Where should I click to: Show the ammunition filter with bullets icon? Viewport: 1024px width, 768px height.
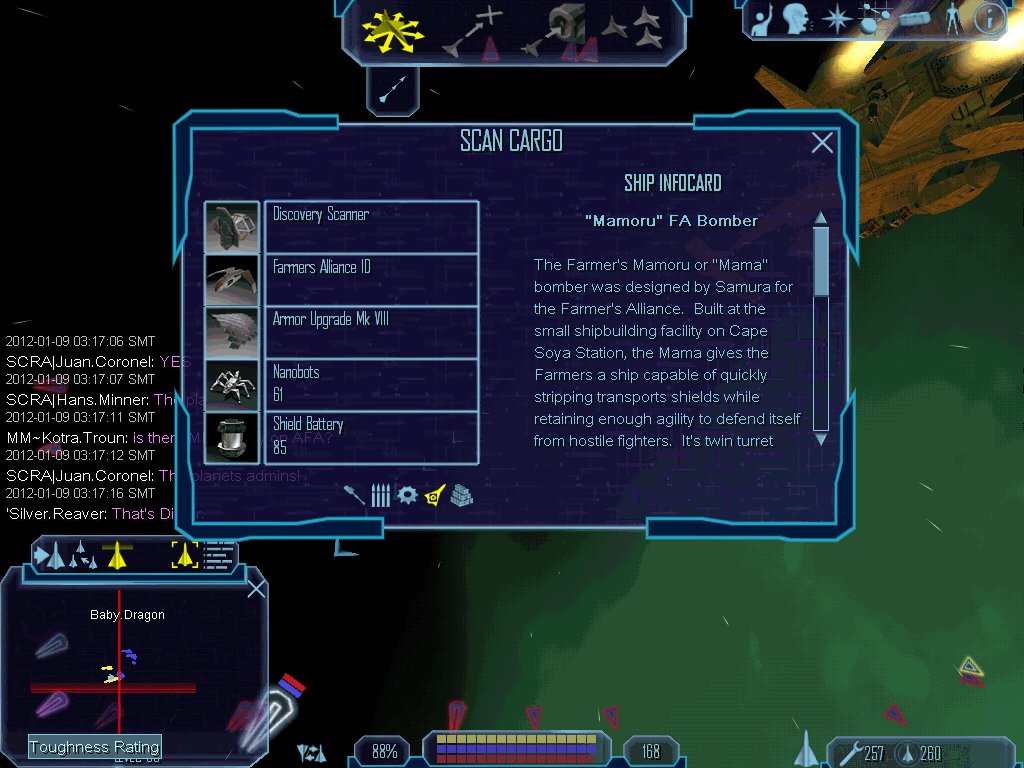[x=380, y=495]
